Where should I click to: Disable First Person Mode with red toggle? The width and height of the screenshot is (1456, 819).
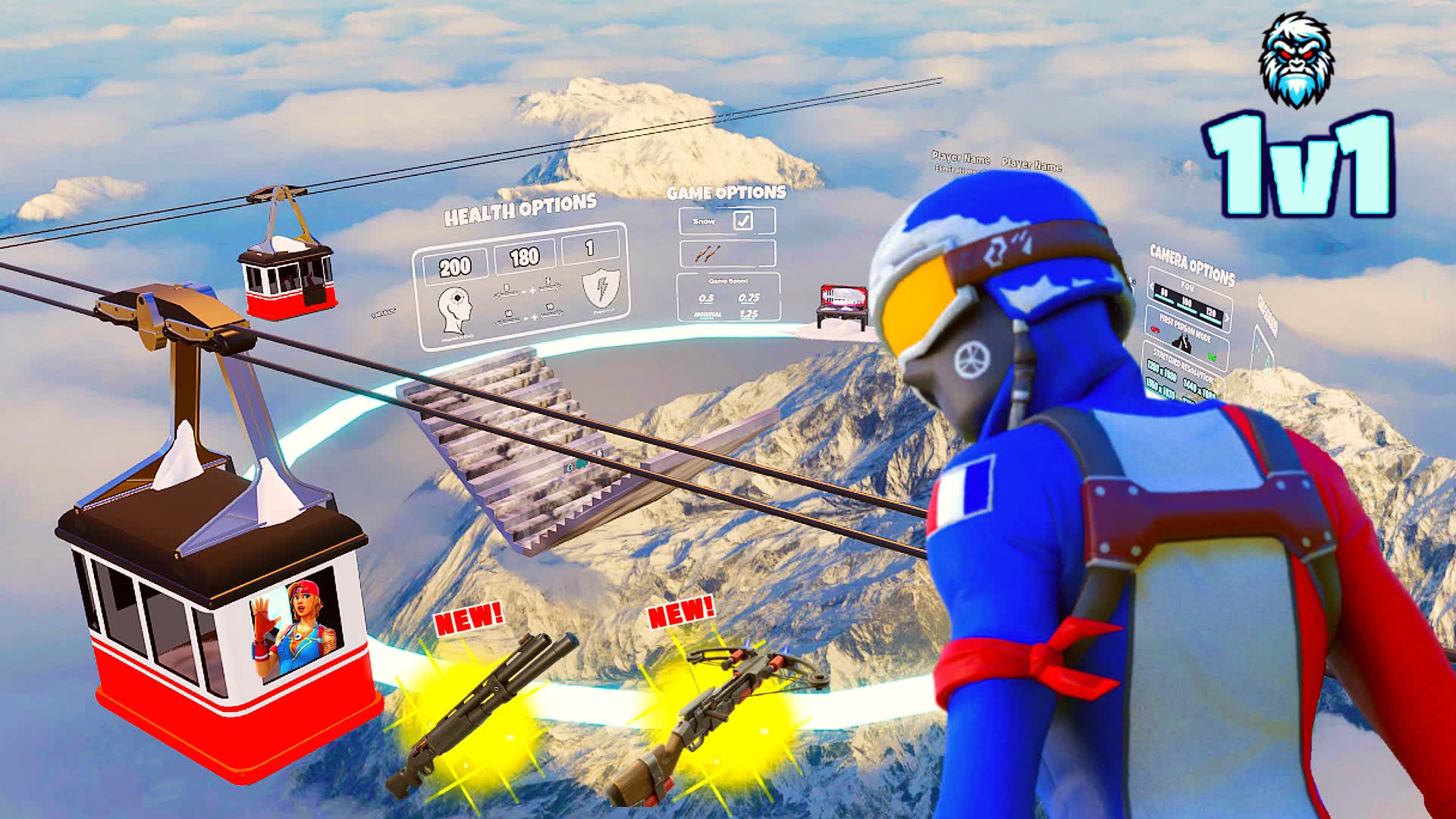1156,330
